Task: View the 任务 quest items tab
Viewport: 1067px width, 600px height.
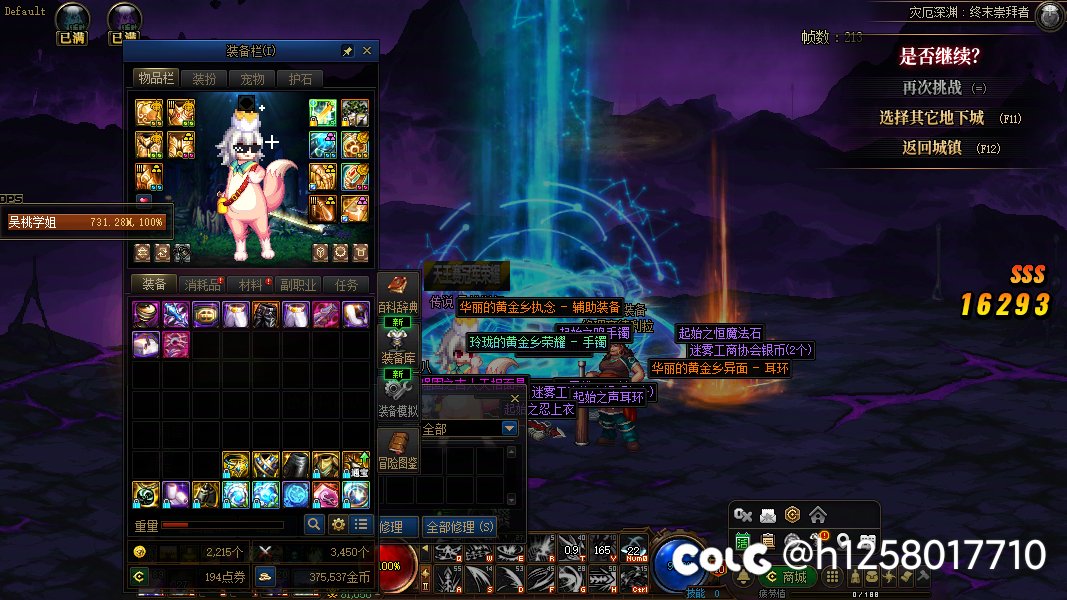Action: [x=346, y=285]
